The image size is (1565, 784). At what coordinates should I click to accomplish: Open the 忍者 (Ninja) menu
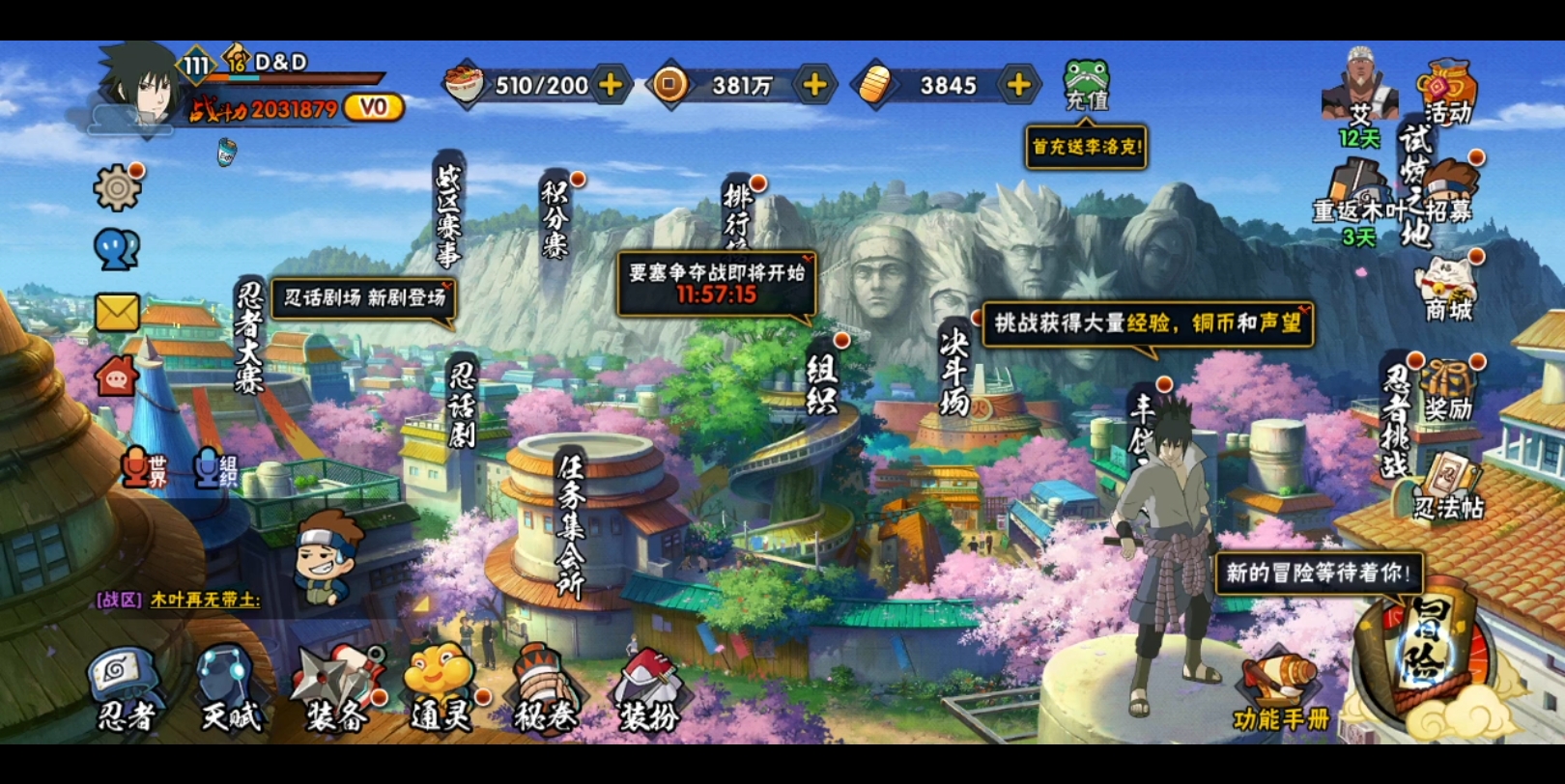pos(128,689)
